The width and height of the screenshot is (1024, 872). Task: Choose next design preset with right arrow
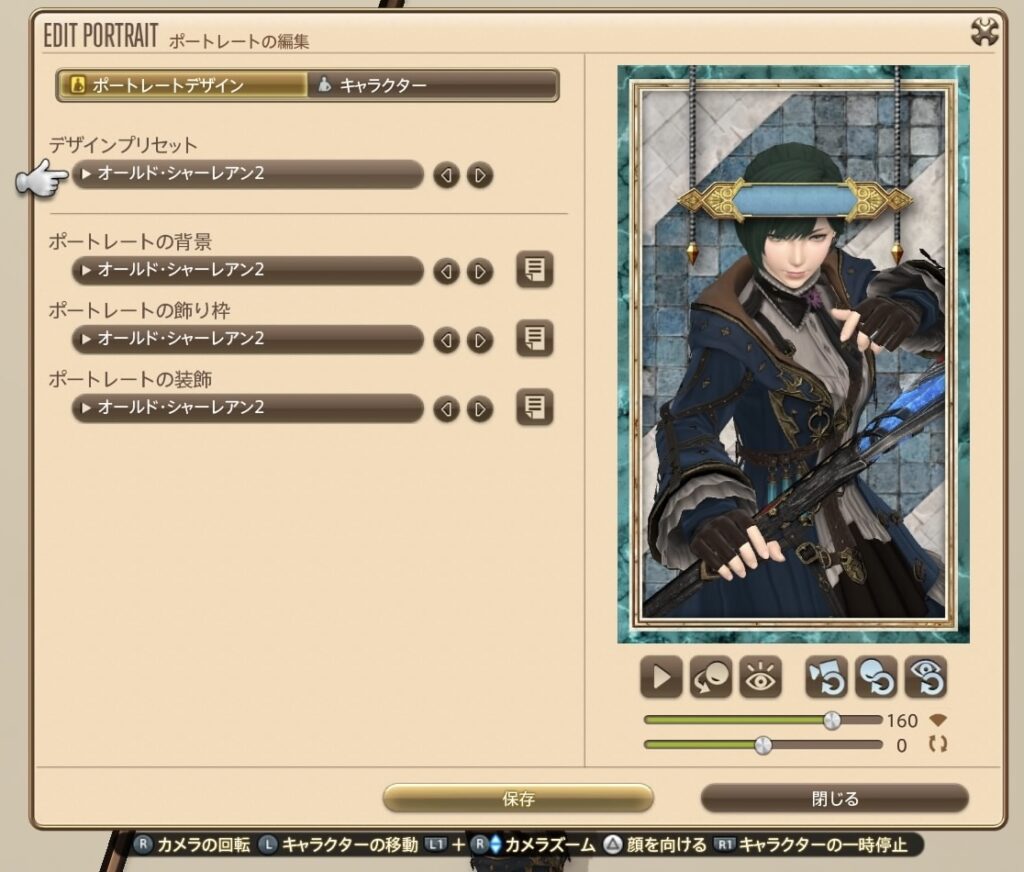click(480, 176)
